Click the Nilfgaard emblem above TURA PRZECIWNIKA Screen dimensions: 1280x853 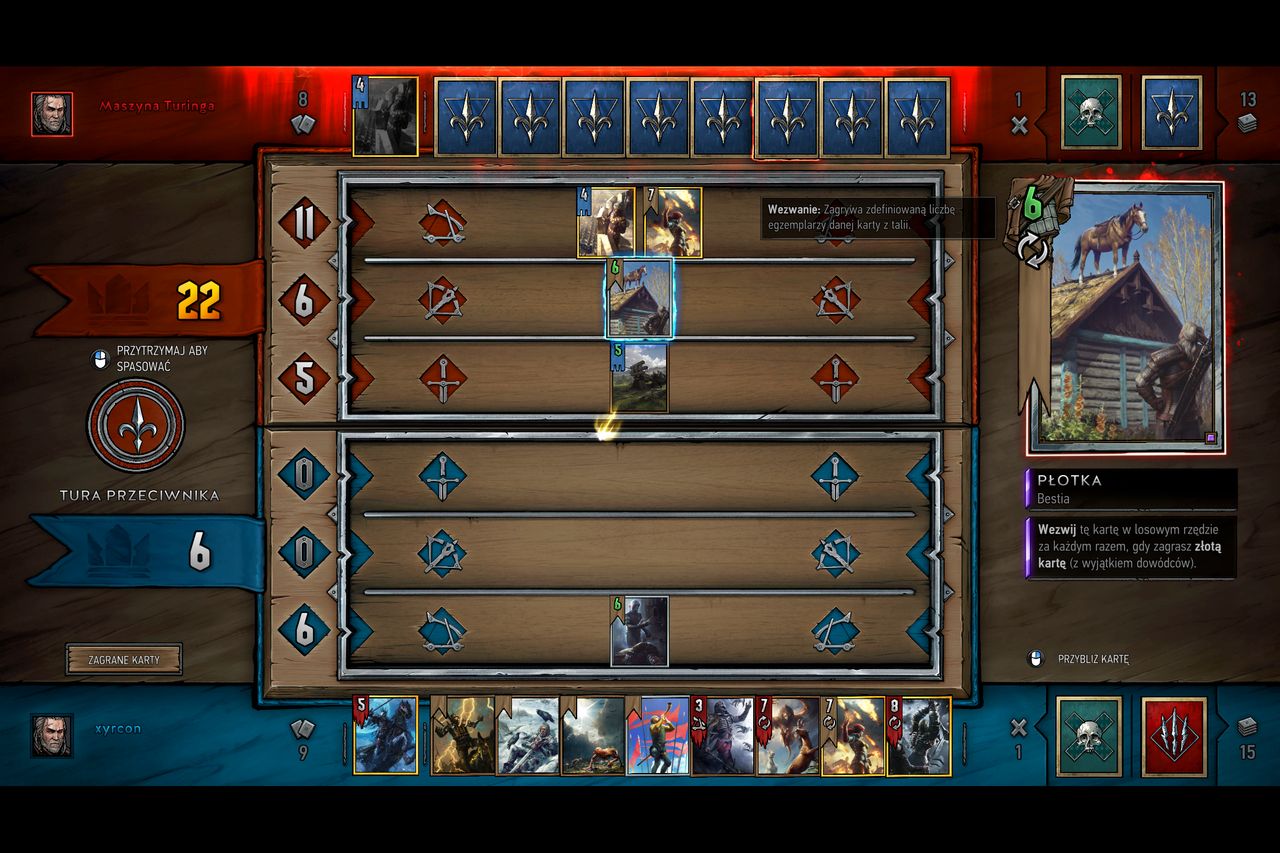click(135, 424)
